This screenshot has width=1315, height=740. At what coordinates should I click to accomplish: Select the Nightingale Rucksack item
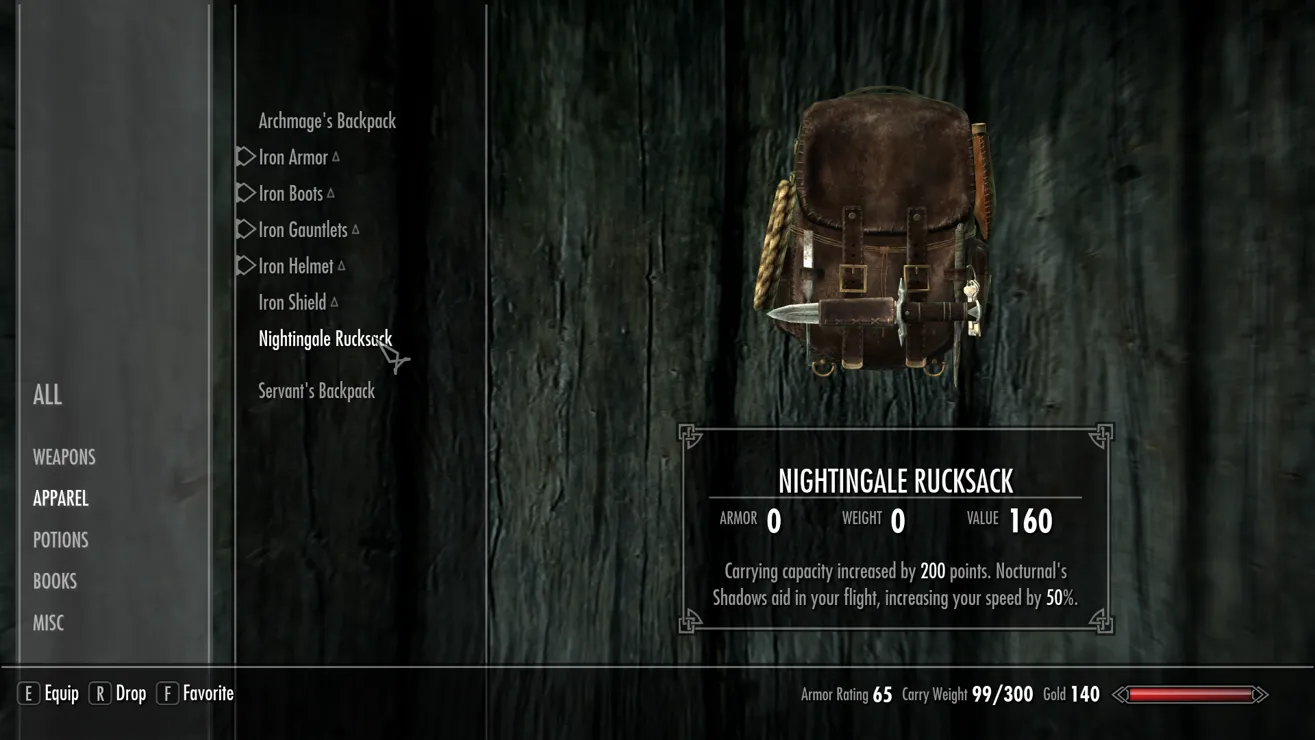pos(324,339)
